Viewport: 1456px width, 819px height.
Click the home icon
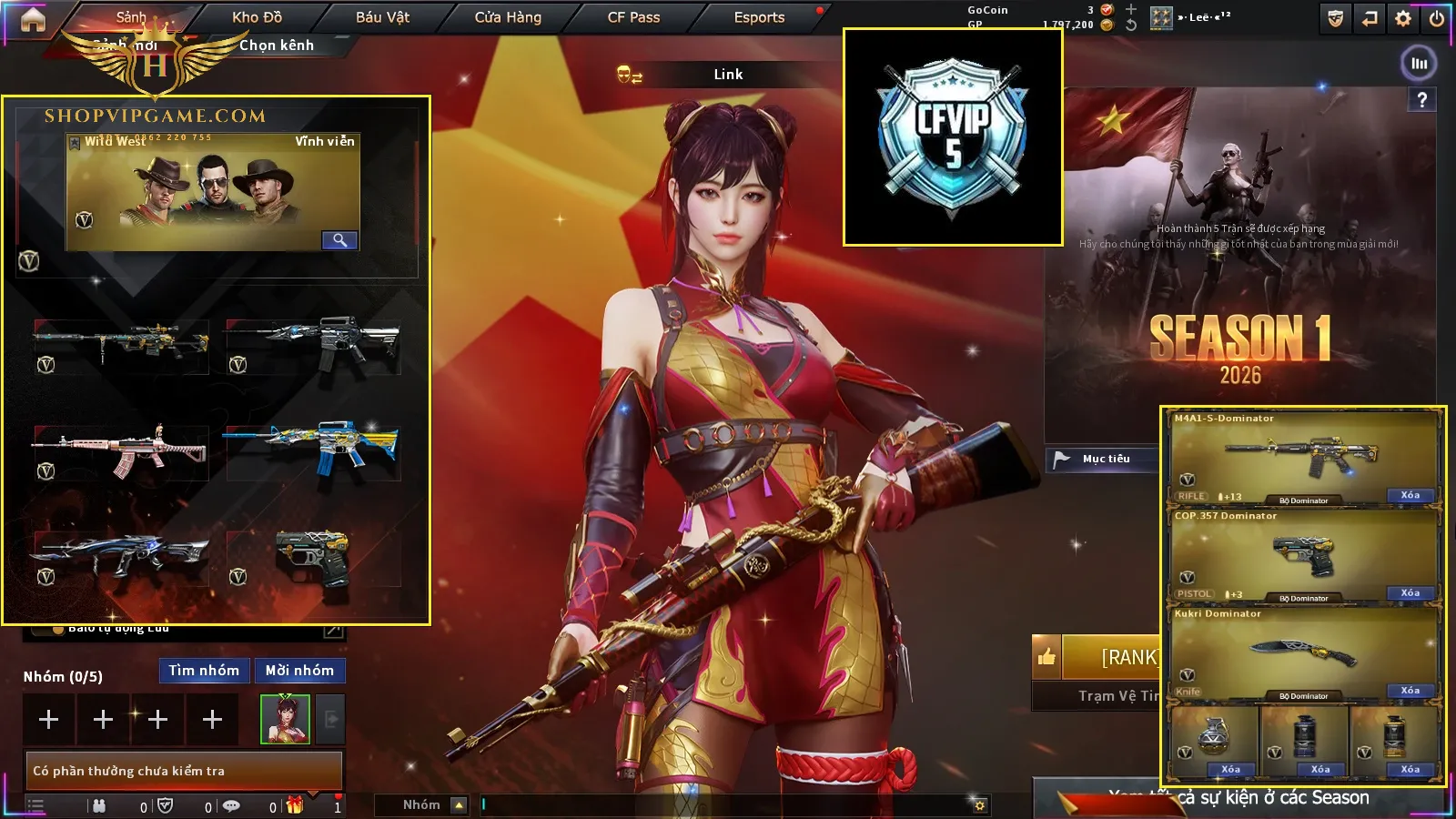(33, 19)
